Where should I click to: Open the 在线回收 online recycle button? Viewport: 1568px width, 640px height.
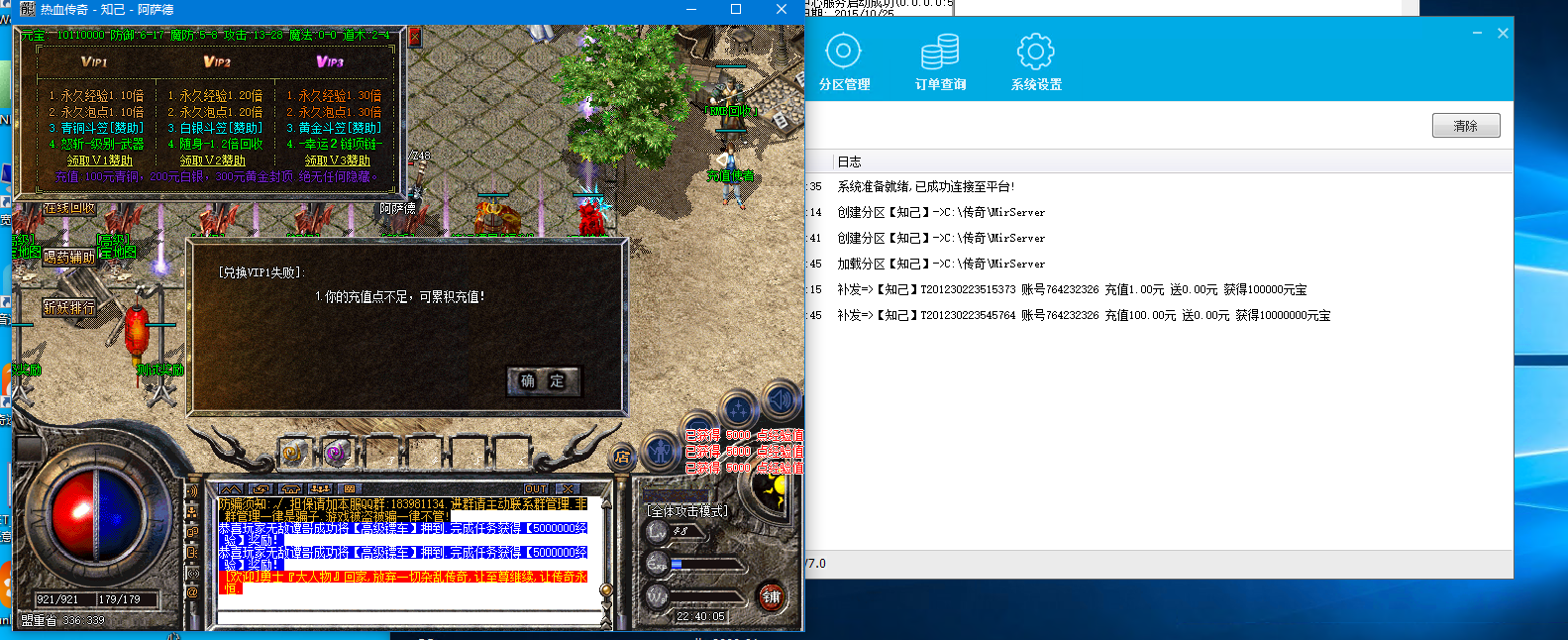(69, 209)
